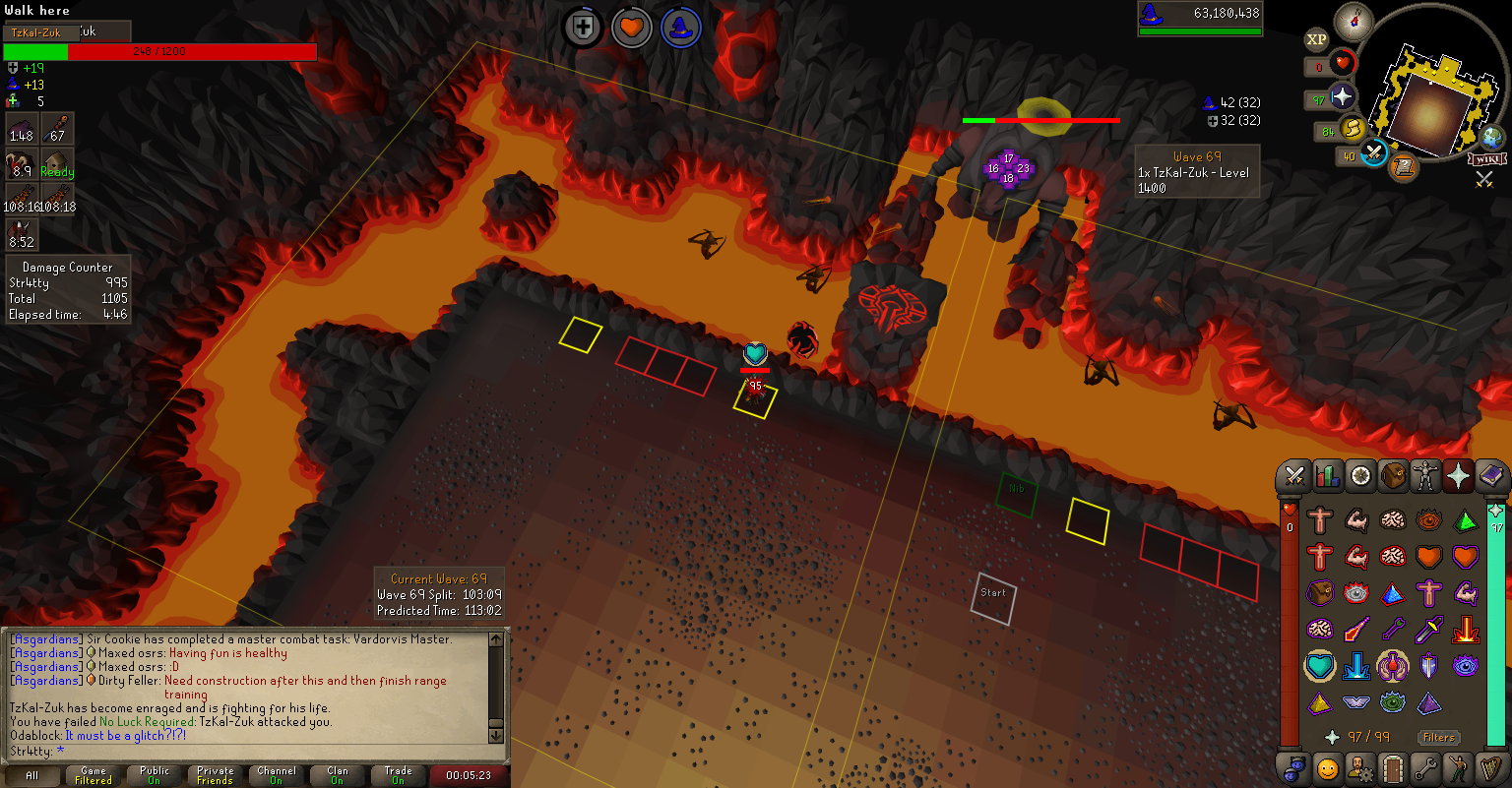This screenshot has width=1512, height=788.
Task: Select the Game chat filter tab
Action: tap(94, 775)
